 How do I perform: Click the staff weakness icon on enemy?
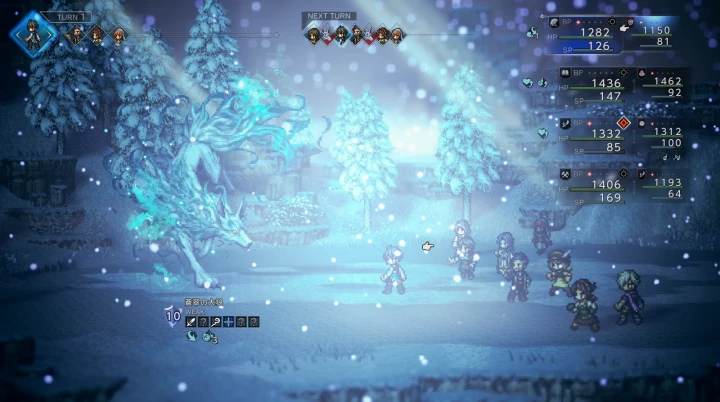[x=216, y=321]
